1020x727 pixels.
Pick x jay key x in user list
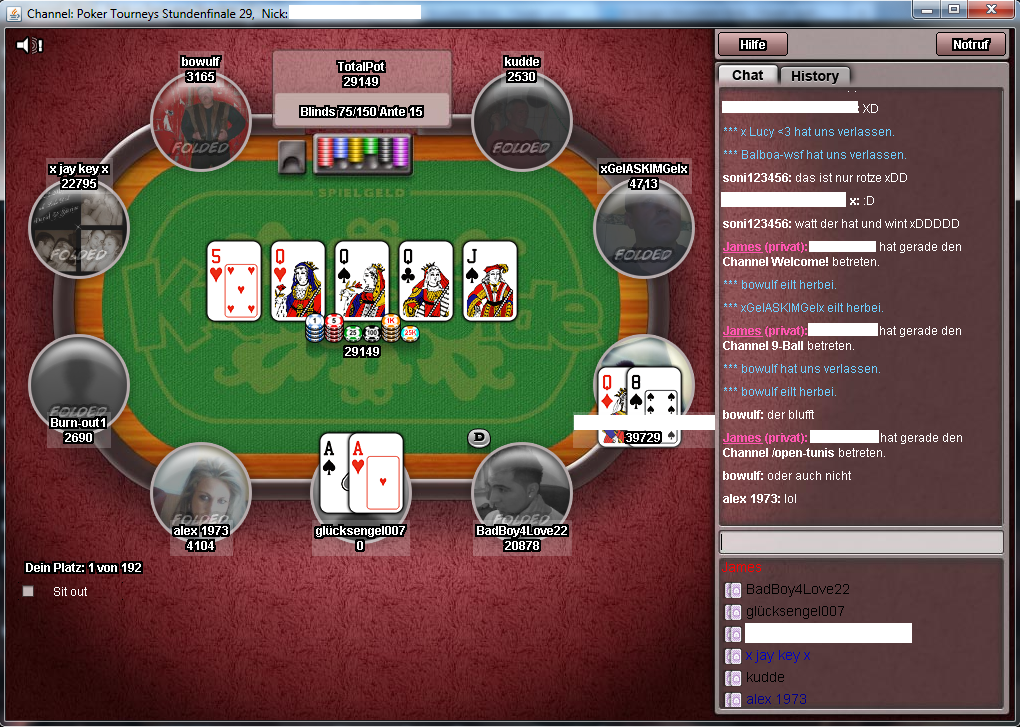point(777,655)
